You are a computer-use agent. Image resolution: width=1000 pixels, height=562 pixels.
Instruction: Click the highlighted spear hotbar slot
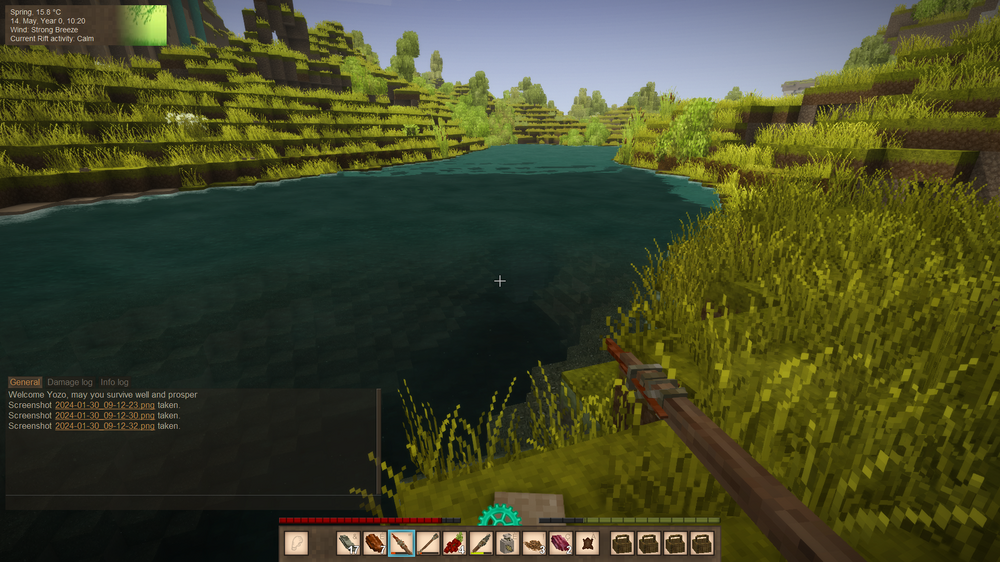coord(402,543)
